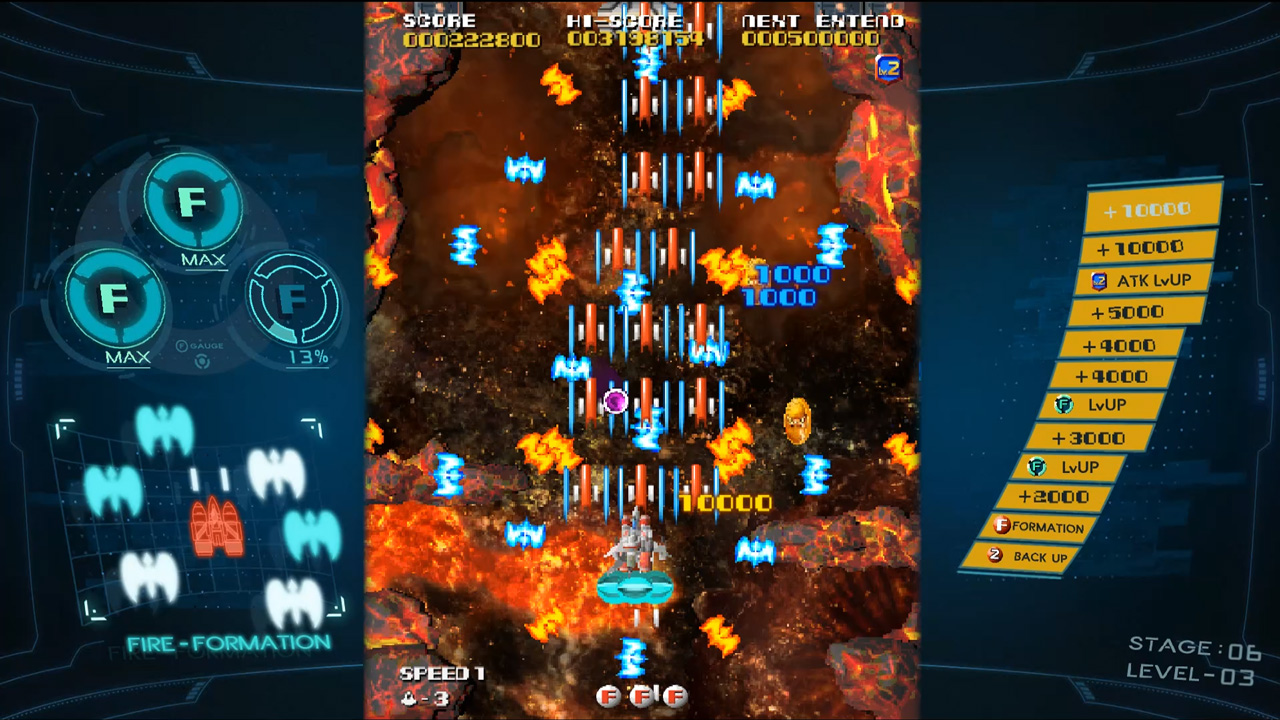Click the topmost +10000 bonus banner
The image size is (1280, 720).
[x=1150, y=211]
